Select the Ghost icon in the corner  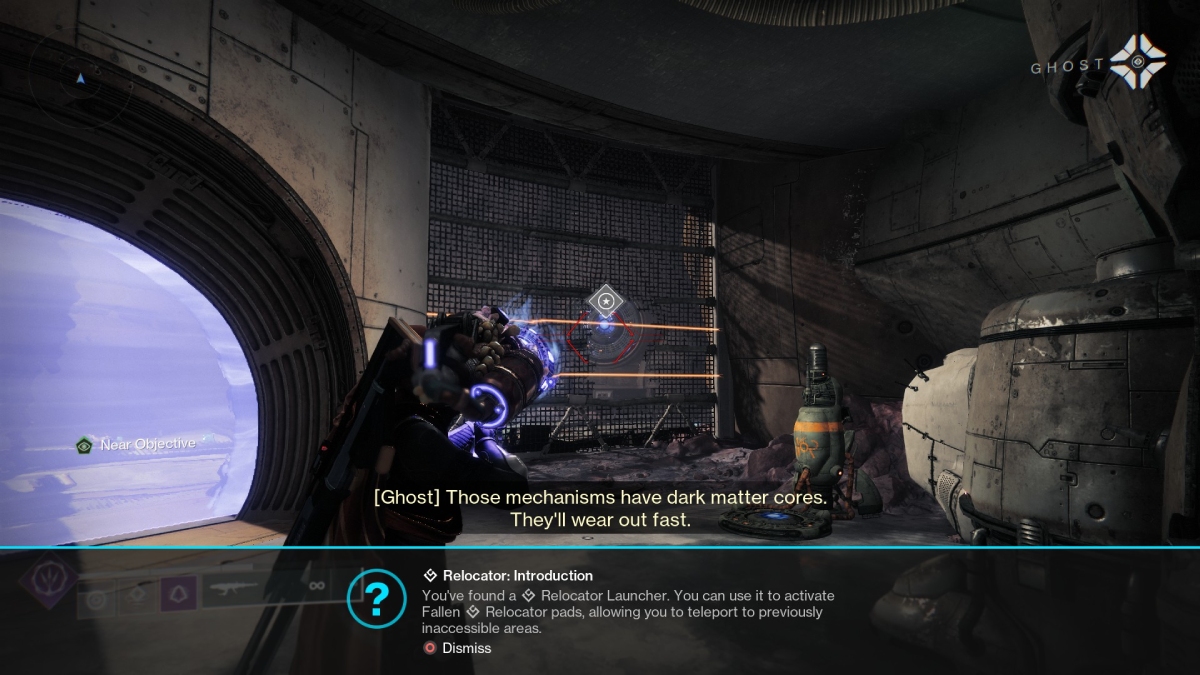tap(1137, 64)
